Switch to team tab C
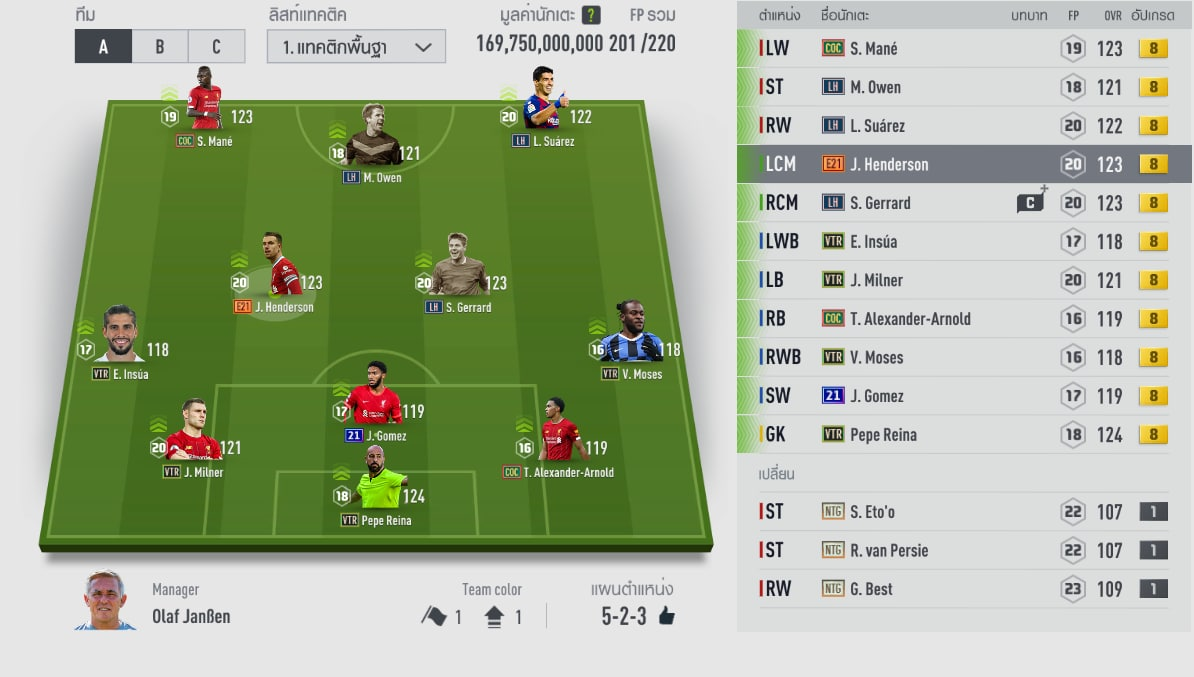This screenshot has height=677, width=1194. click(x=216, y=46)
